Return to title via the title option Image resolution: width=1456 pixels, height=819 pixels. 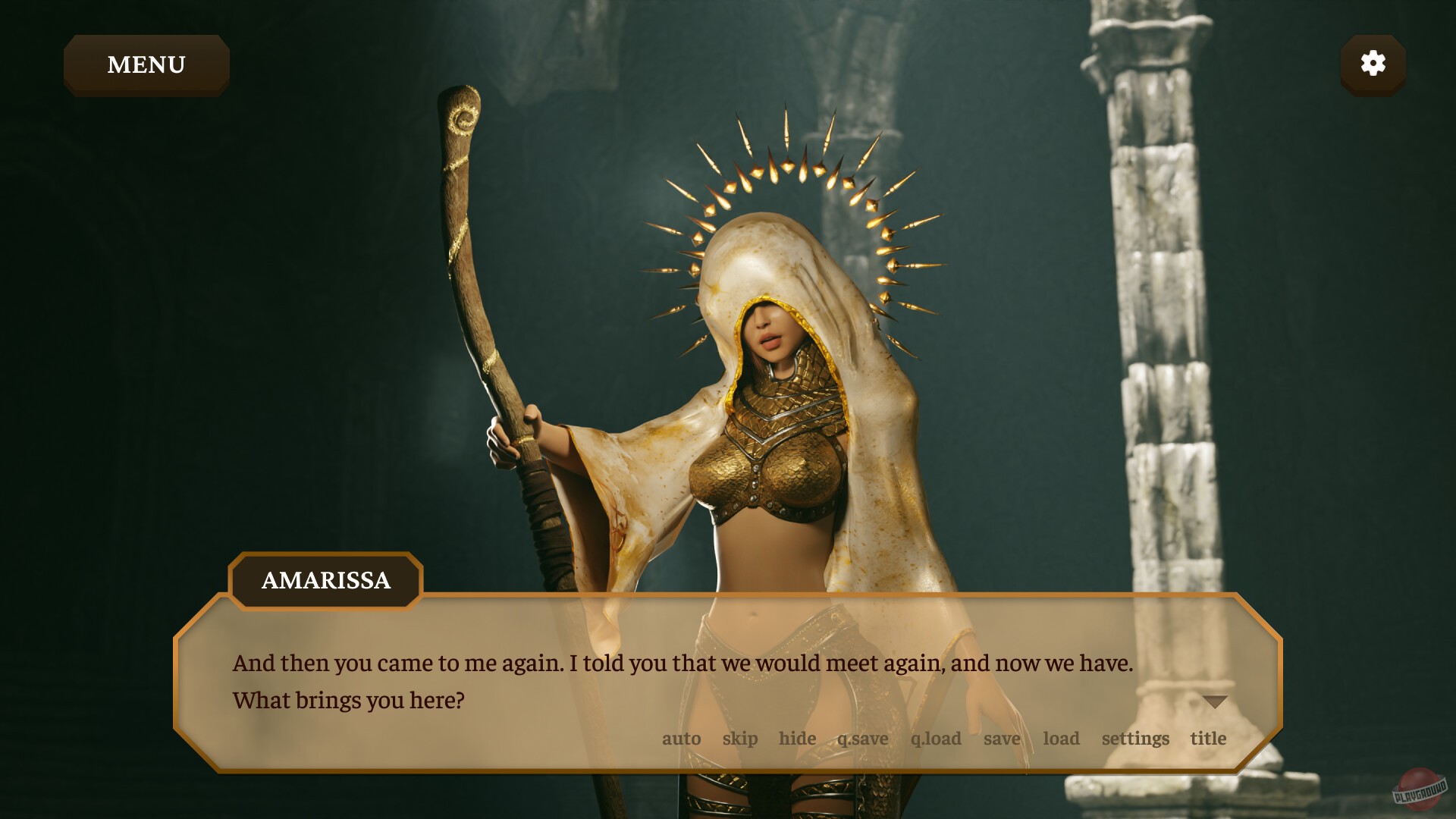click(x=1209, y=738)
